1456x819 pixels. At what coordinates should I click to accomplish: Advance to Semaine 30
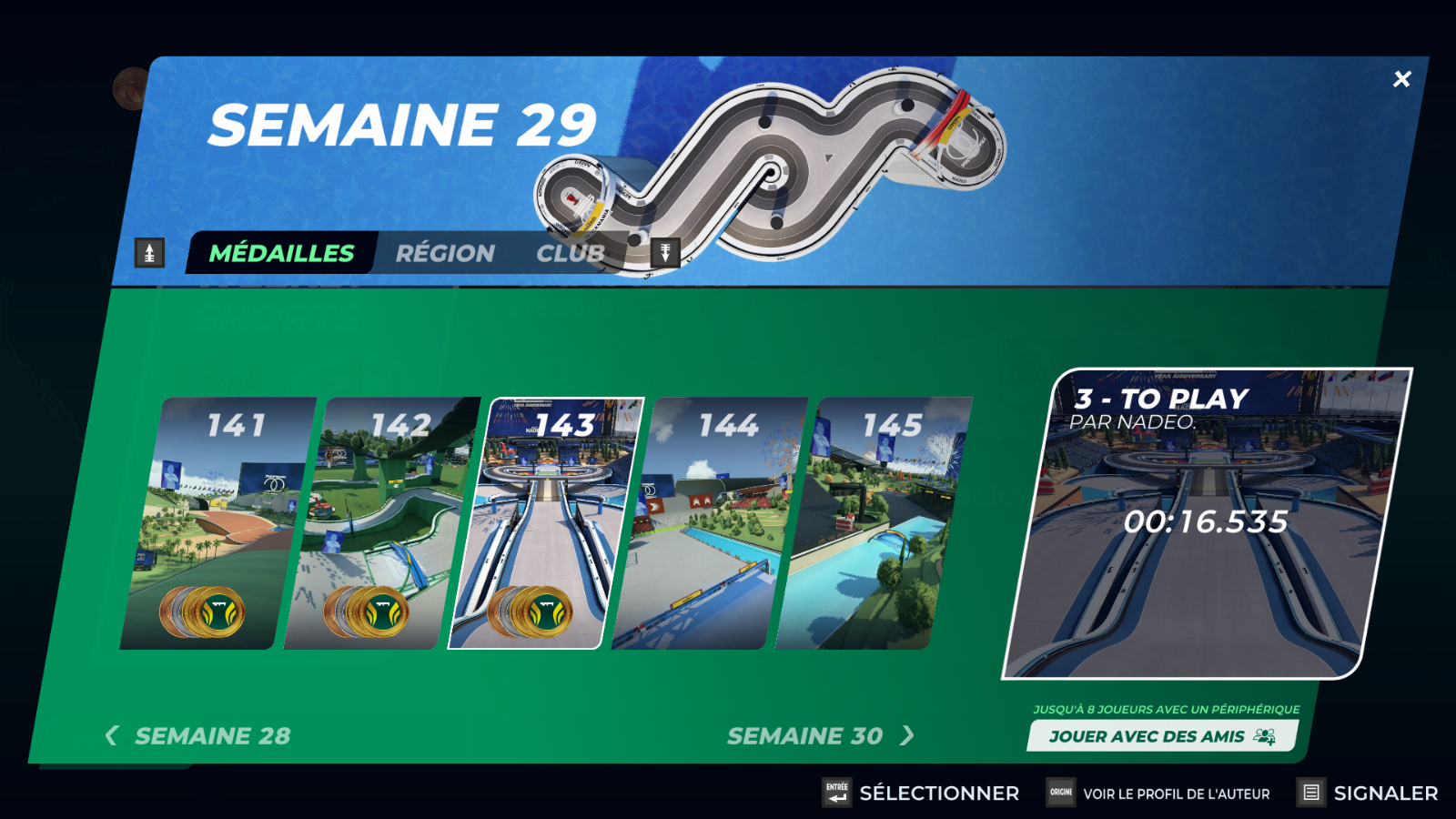click(x=819, y=735)
